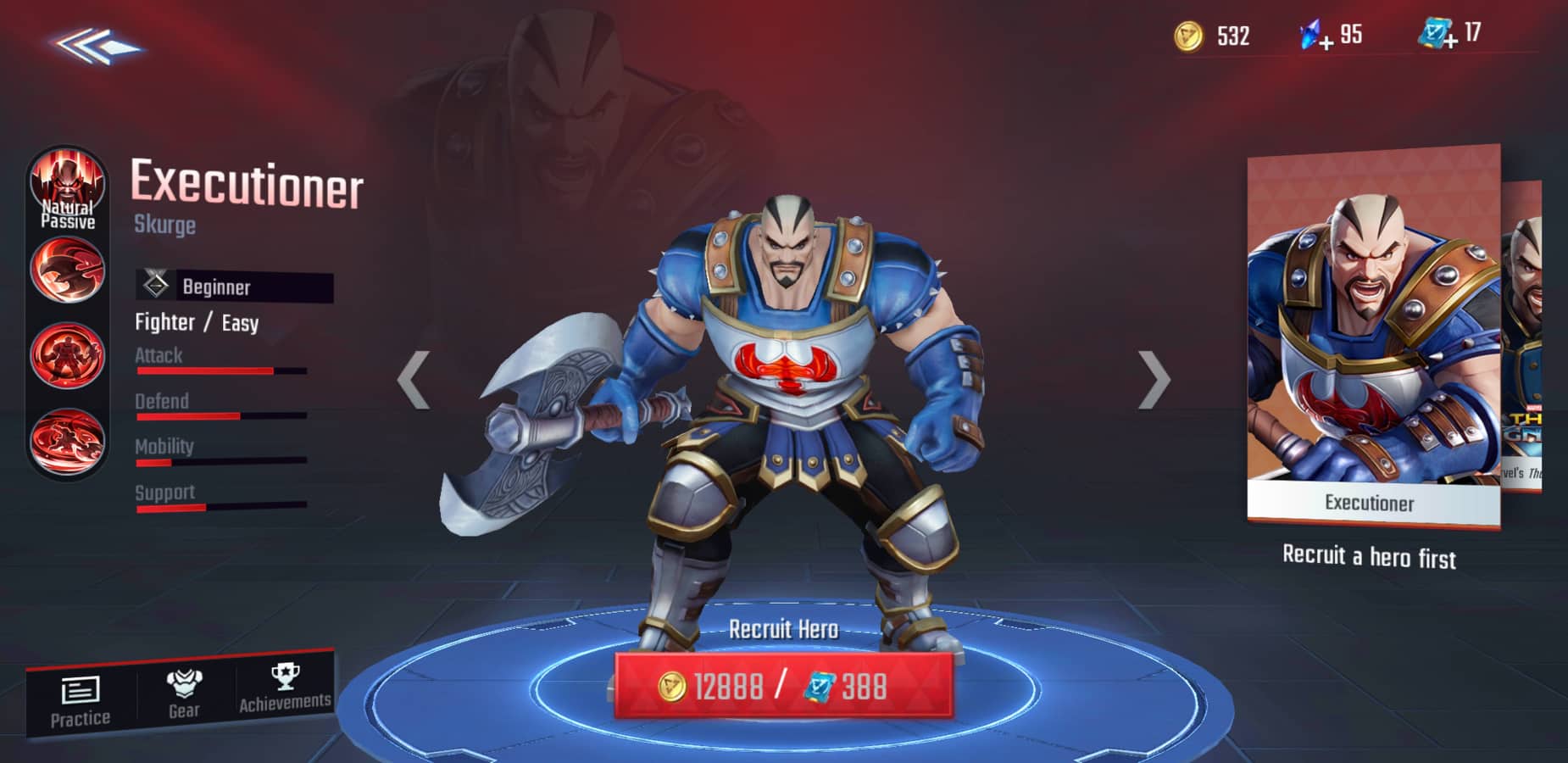1568x763 pixels.
Task: Select the Natural Passive skill icon
Action: tap(68, 188)
